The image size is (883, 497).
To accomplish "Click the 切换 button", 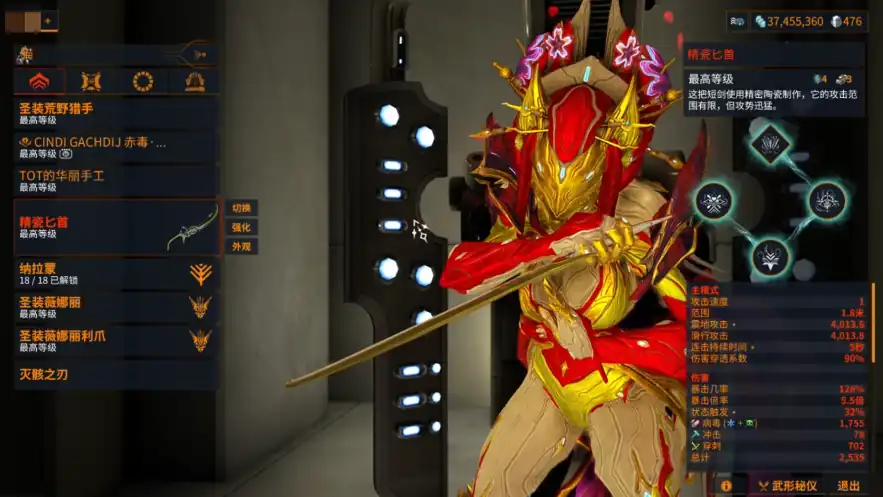I will (x=241, y=208).
